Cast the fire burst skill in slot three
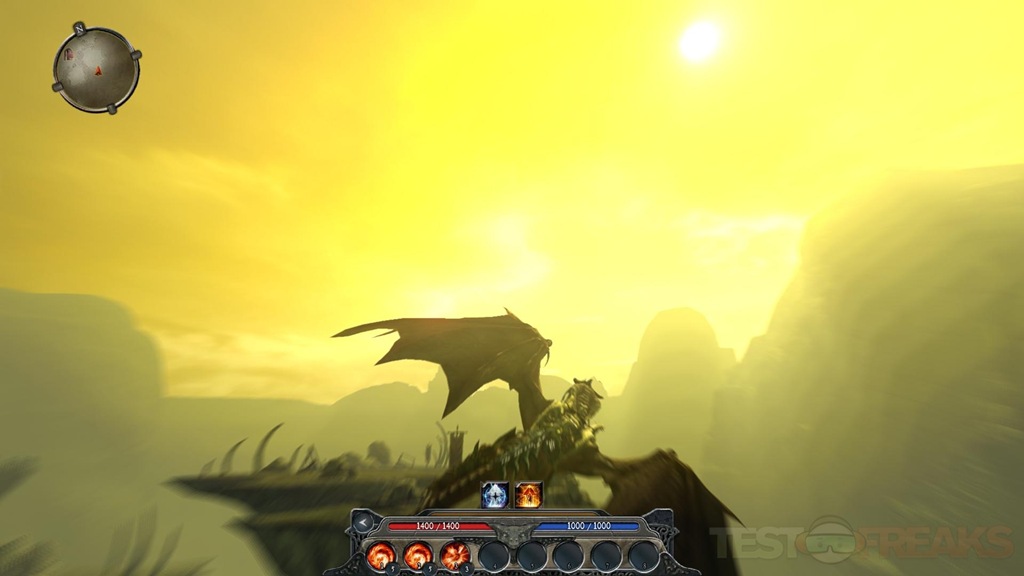Image resolution: width=1024 pixels, height=576 pixels. coord(455,554)
